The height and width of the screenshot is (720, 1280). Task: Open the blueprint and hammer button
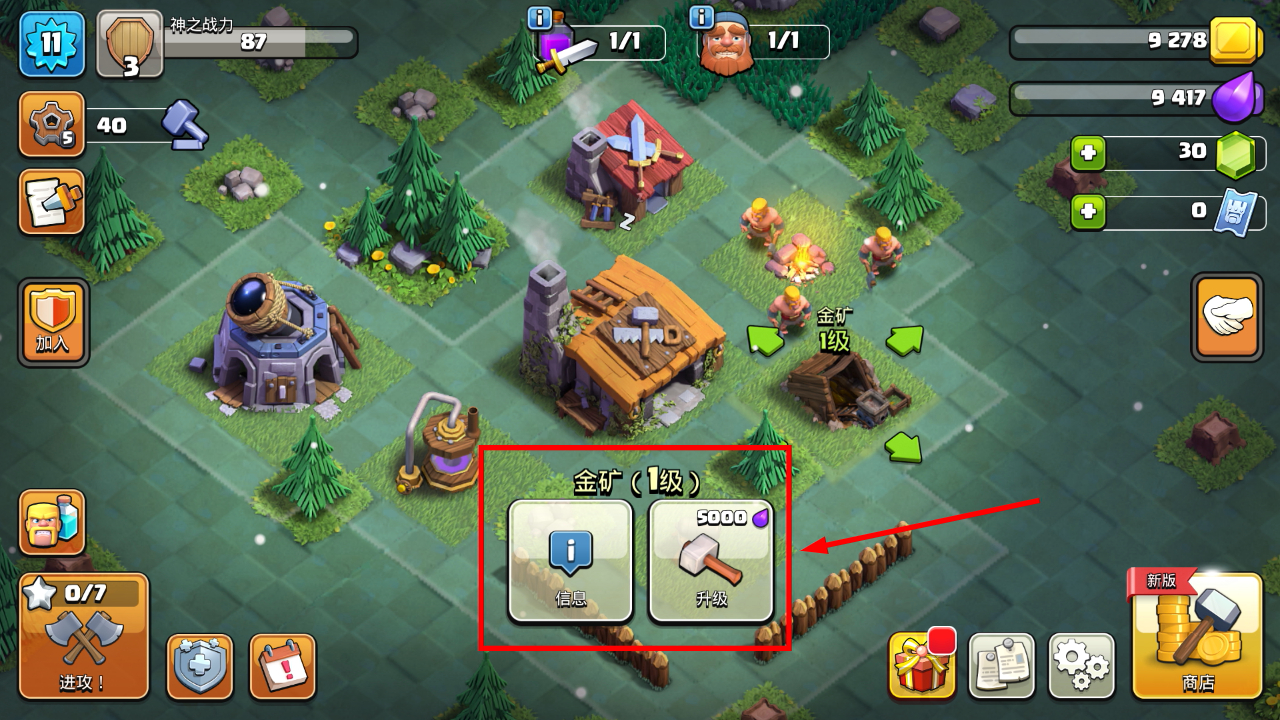(x=51, y=202)
